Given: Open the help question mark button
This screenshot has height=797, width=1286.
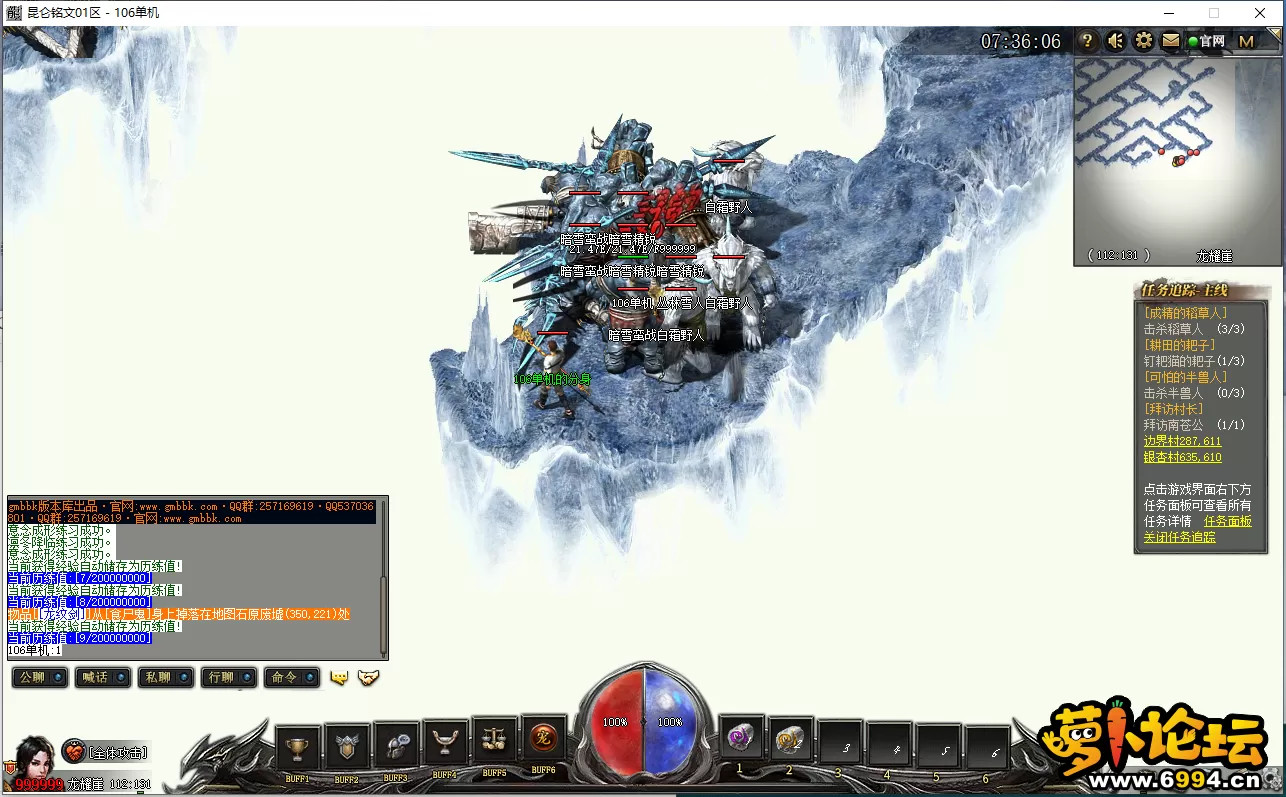Looking at the screenshot, I should pyautogui.click(x=1087, y=41).
